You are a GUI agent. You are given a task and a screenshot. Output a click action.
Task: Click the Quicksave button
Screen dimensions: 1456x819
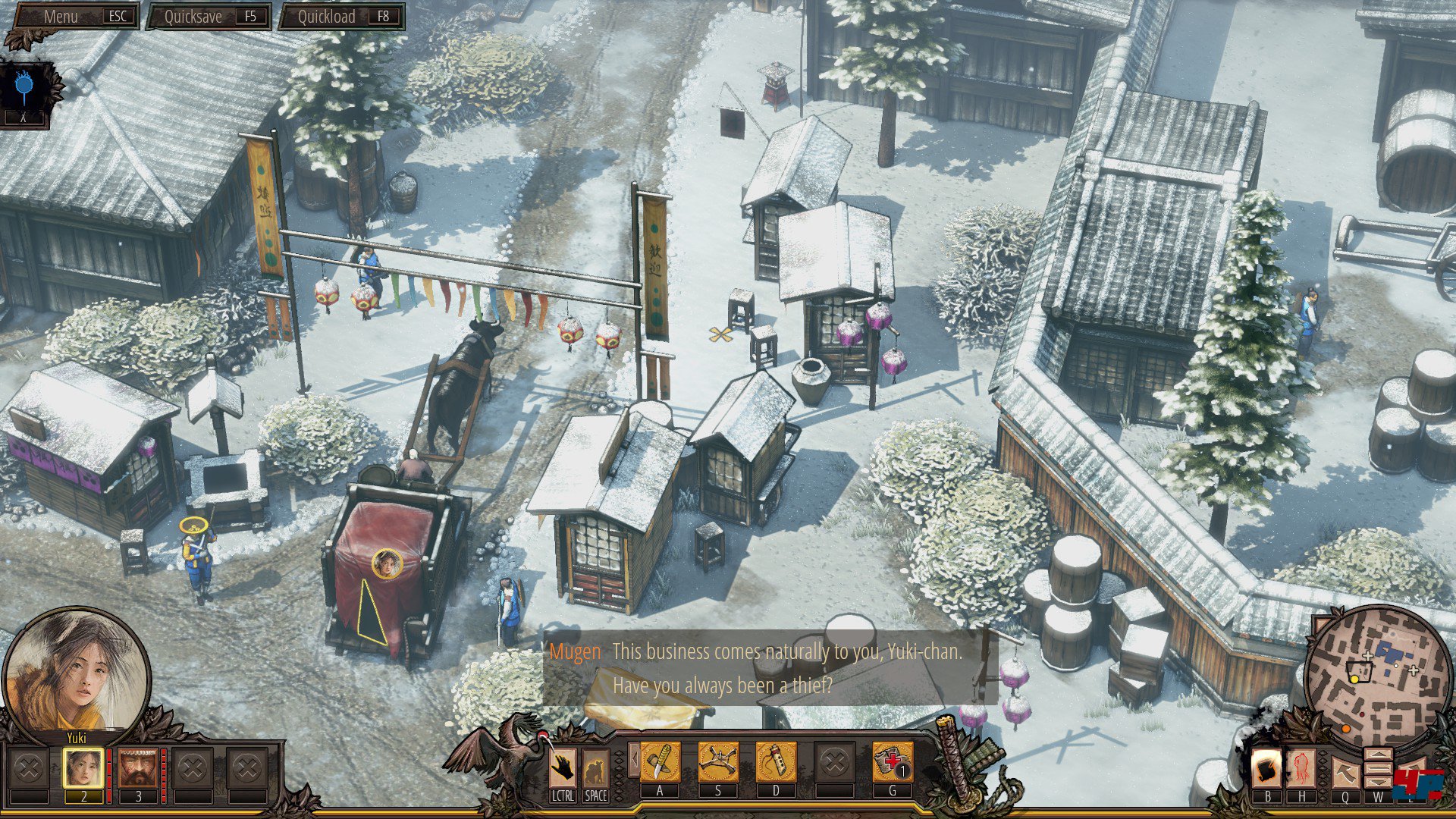coord(209,17)
